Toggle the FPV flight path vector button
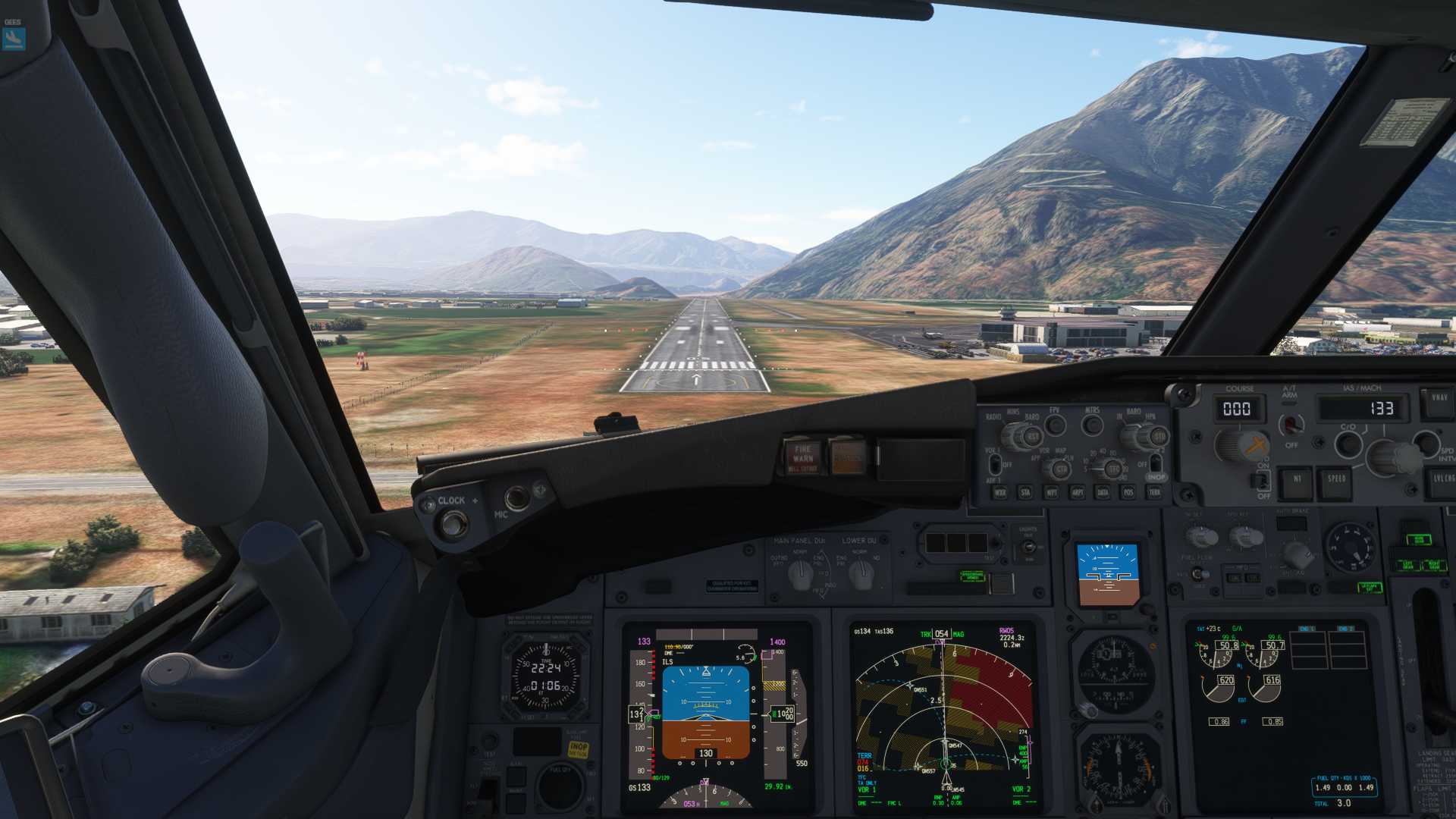1456x819 pixels. click(x=1055, y=425)
